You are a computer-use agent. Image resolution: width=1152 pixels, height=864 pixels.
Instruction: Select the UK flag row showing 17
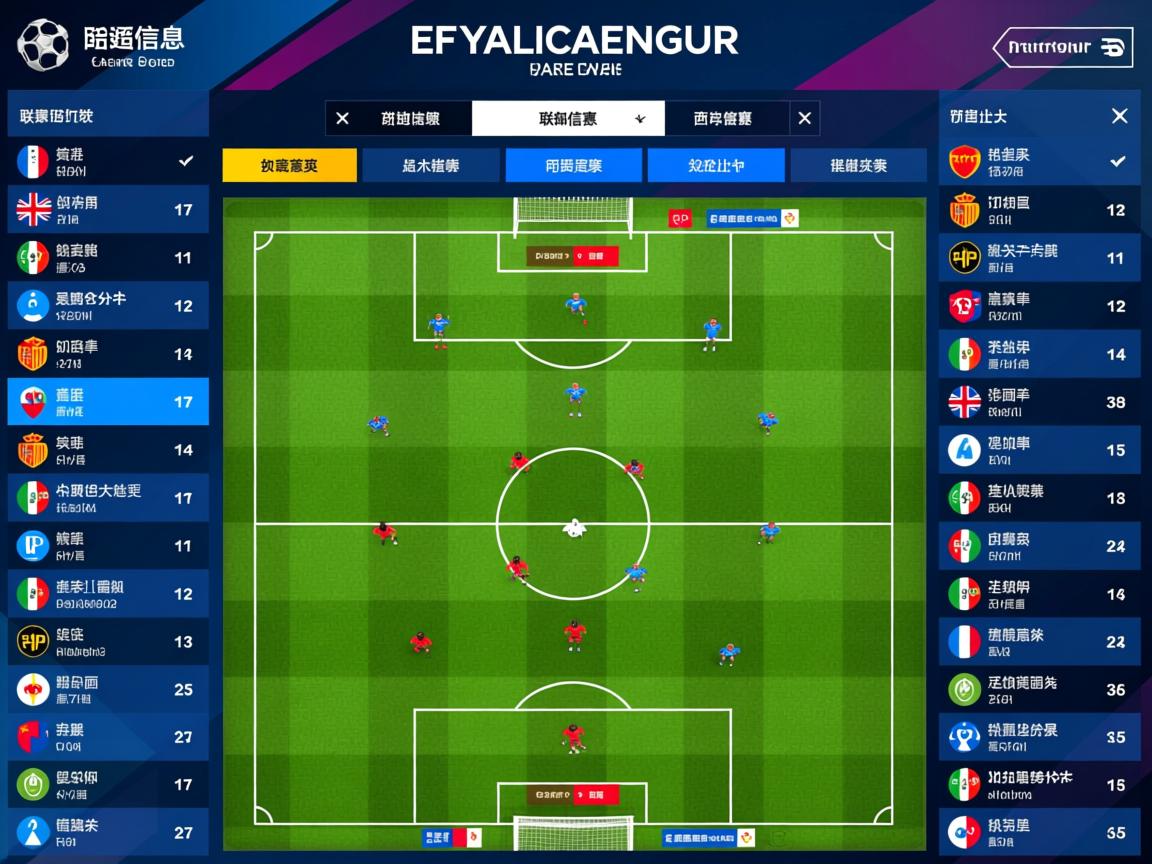[x=108, y=210]
